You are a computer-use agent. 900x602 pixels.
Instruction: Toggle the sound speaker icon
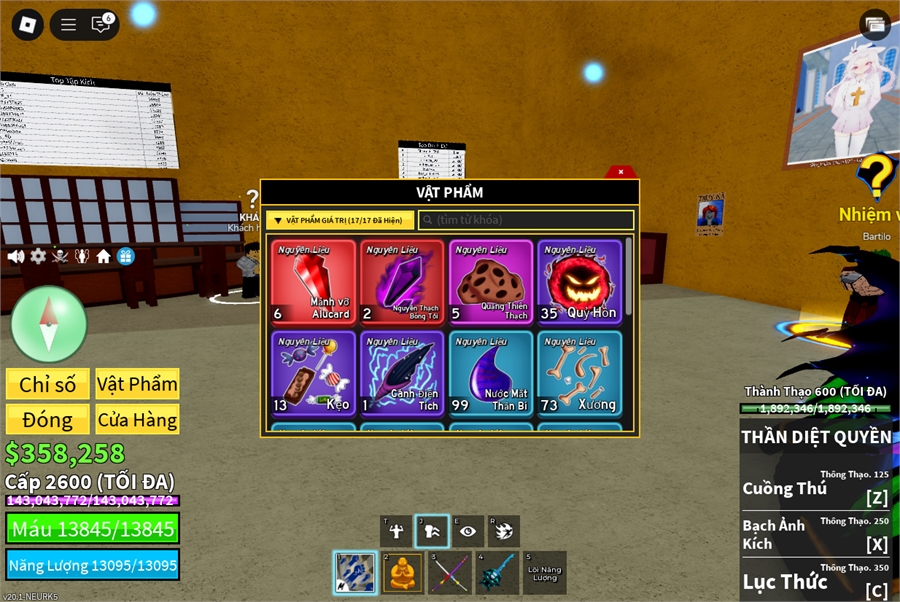click(16, 257)
